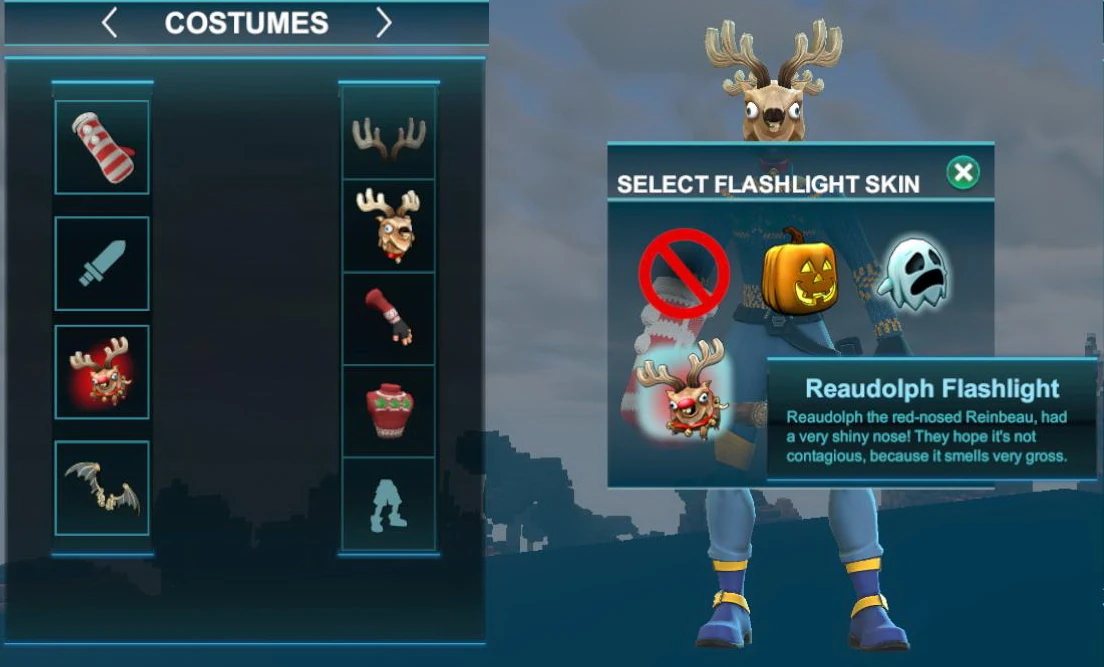Close the Select Flashlight Skin popup

(963, 173)
